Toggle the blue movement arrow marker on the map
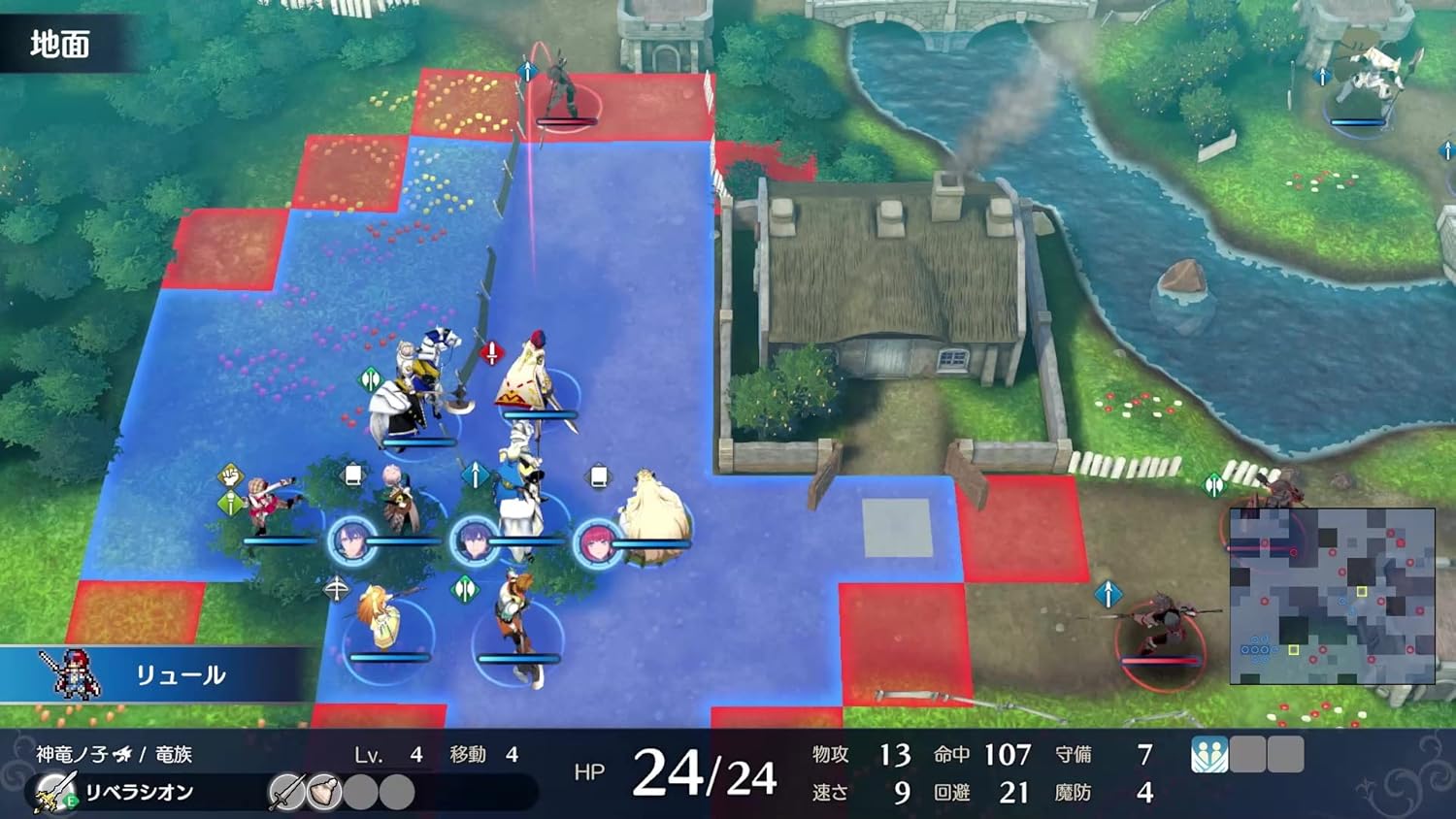The width and height of the screenshot is (1456, 819). 475,475
